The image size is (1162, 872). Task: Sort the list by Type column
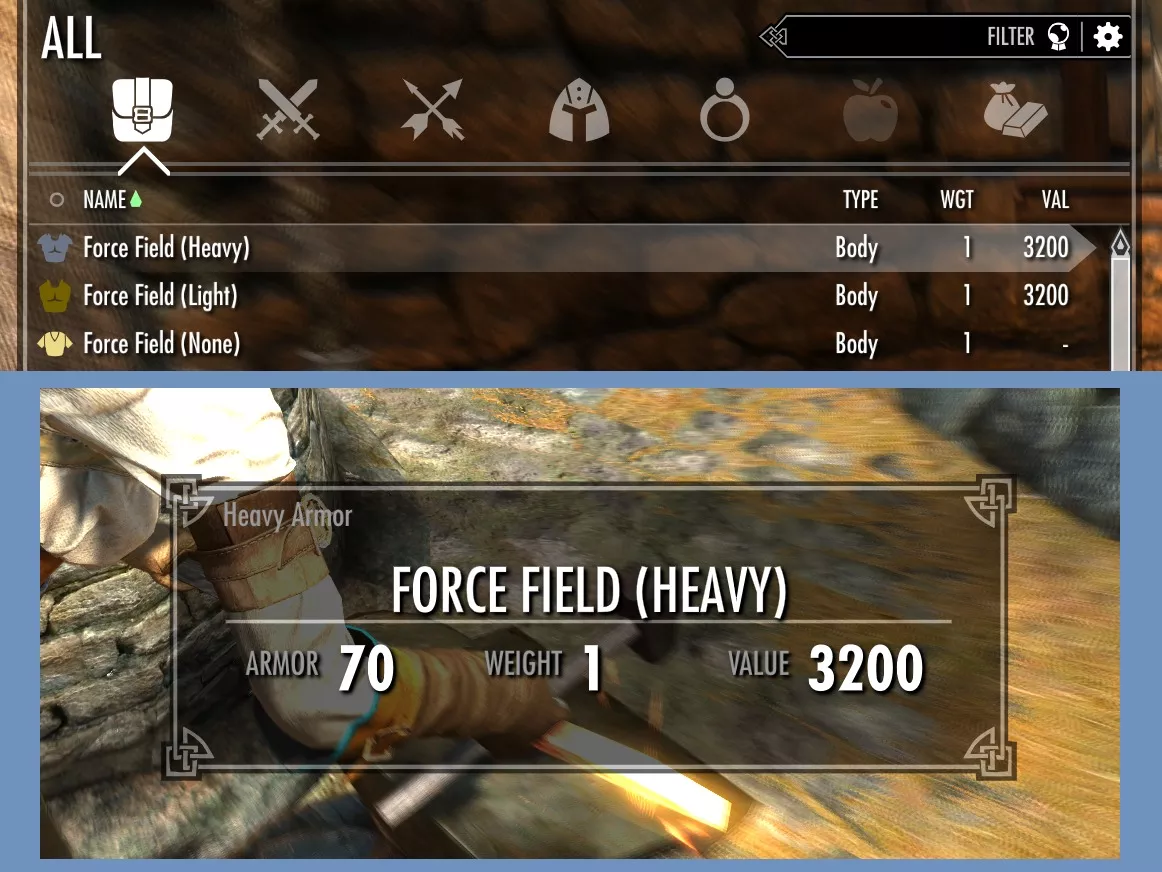860,200
